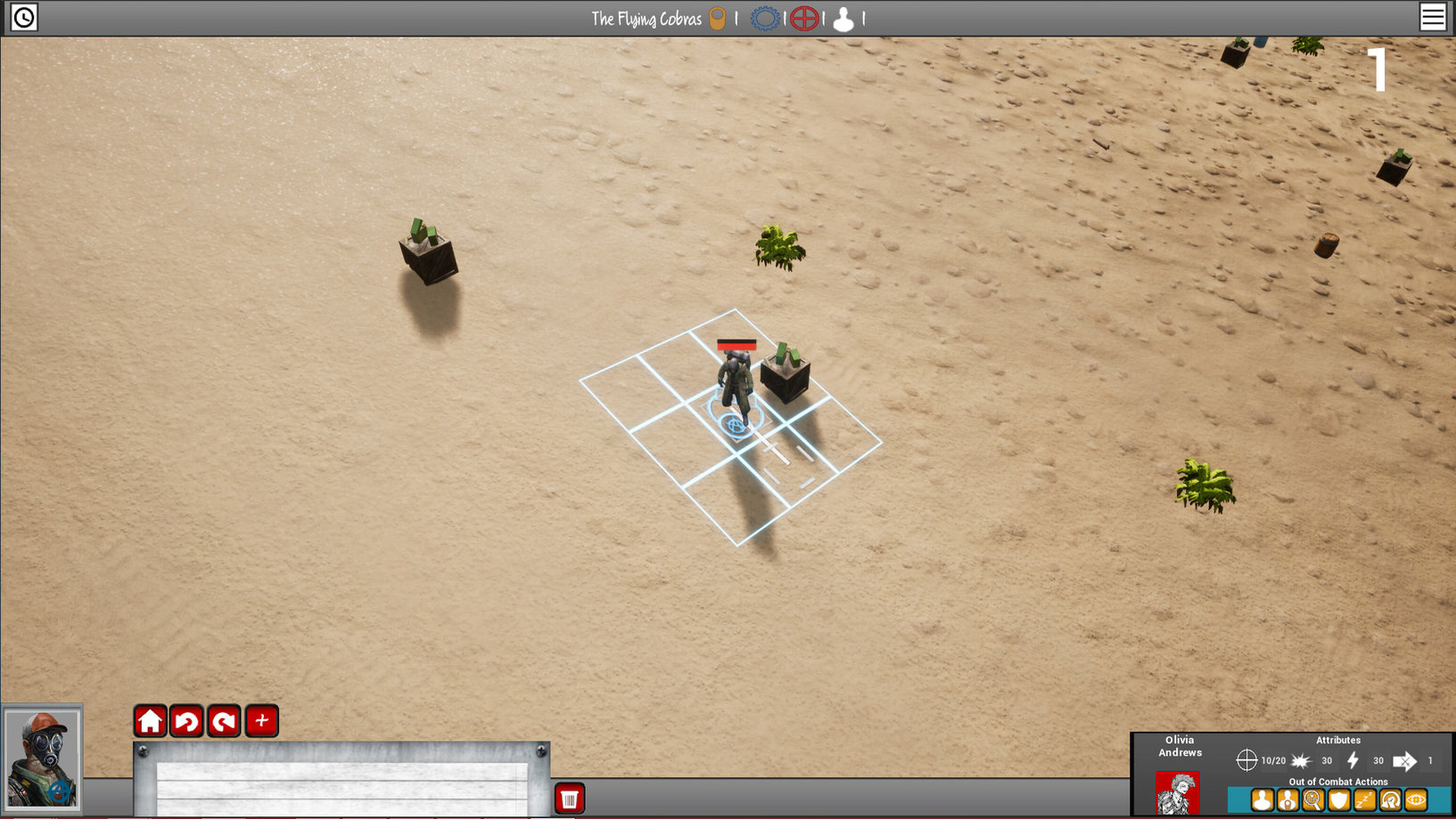Choose the sleep Zzz action
Screen dimensions: 1456x819
[1364, 800]
